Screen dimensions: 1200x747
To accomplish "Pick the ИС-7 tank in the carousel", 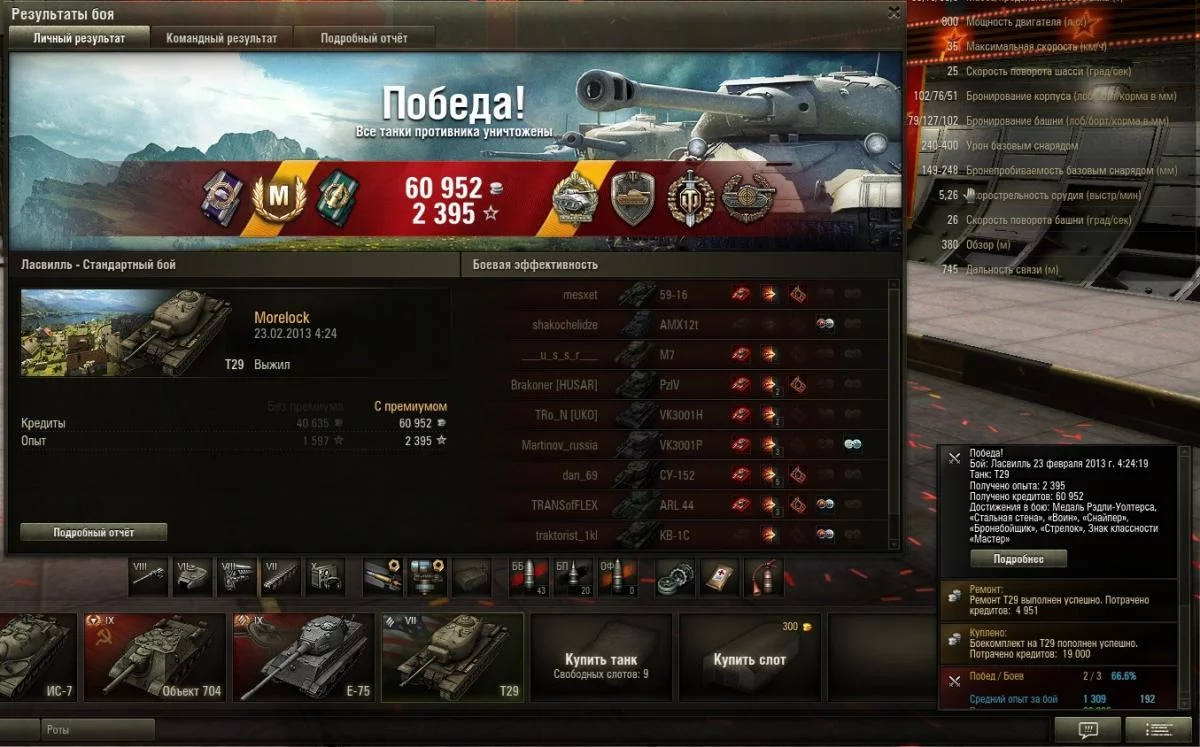I will [x=37, y=656].
